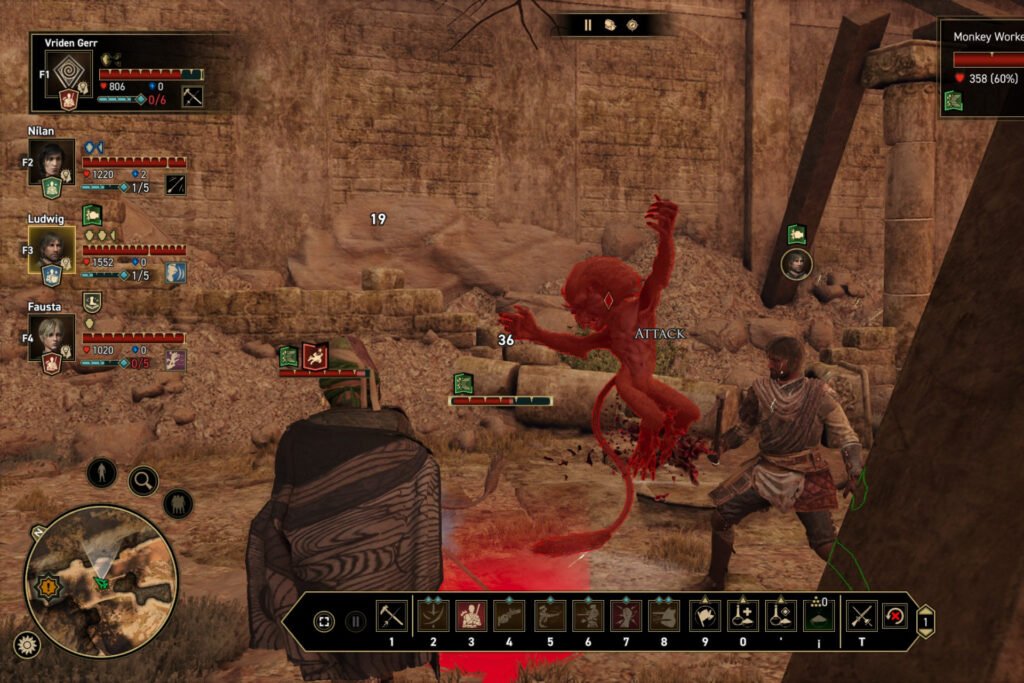Click the quest marker on the minimap
Screen dimensions: 1024x683
tap(46, 588)
